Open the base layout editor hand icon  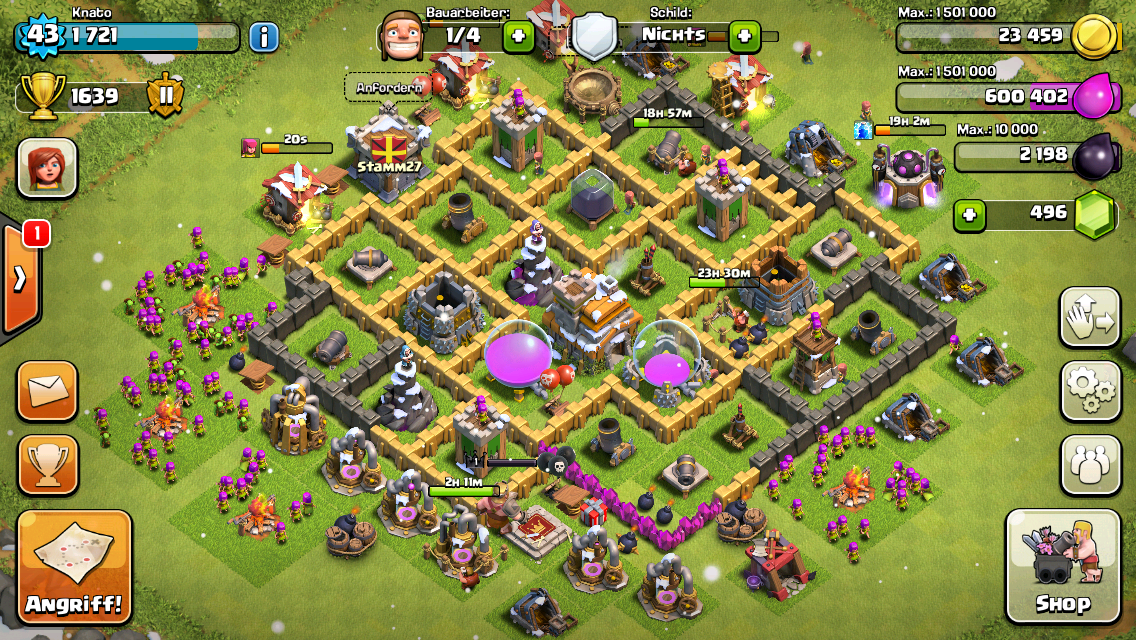pyautogui.click(x=1090, y=317)
